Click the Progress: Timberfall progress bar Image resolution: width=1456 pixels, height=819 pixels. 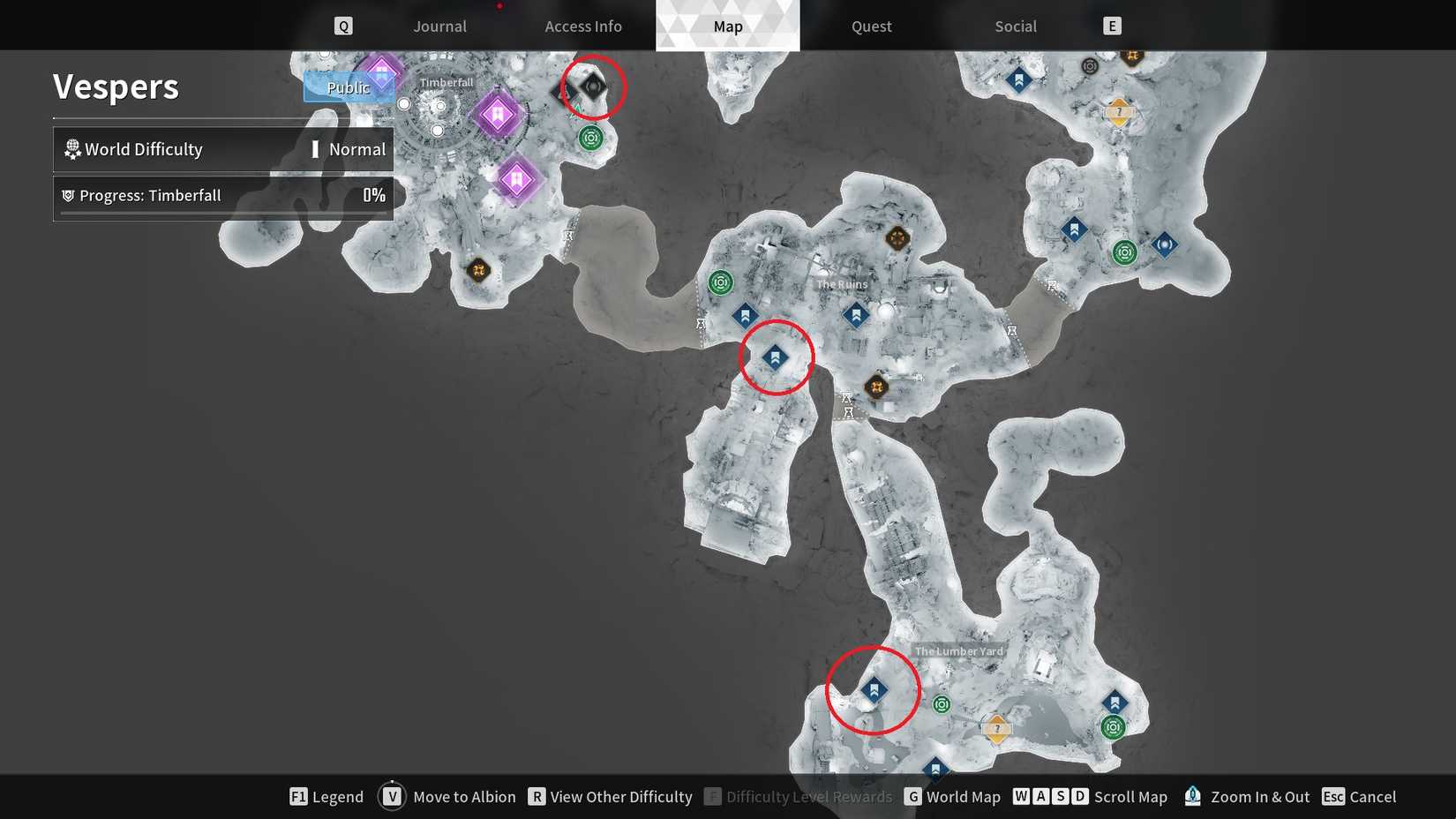(x=221, y=195)
